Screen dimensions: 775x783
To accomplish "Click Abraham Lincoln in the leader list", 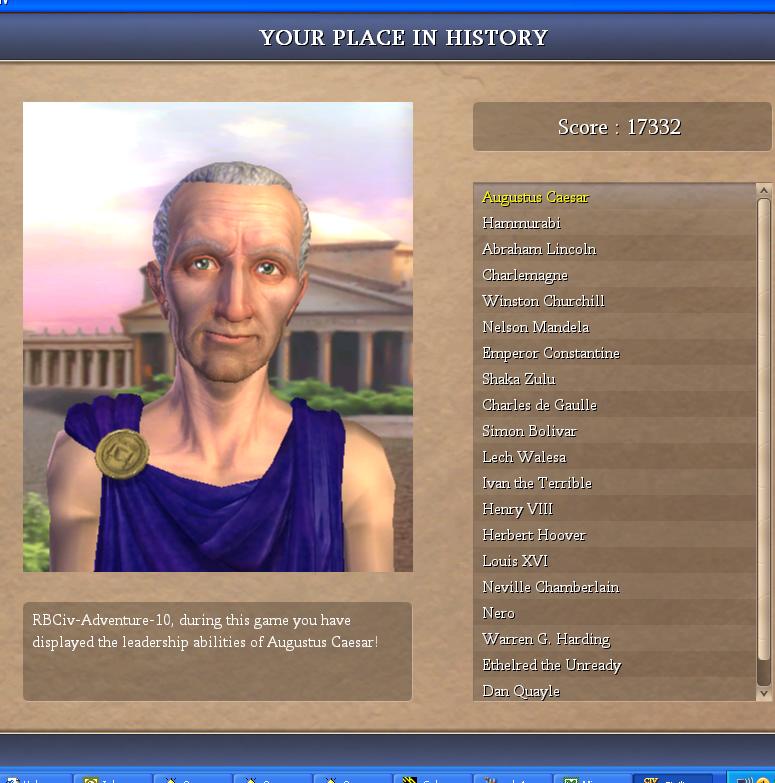I will coord(539,249).
